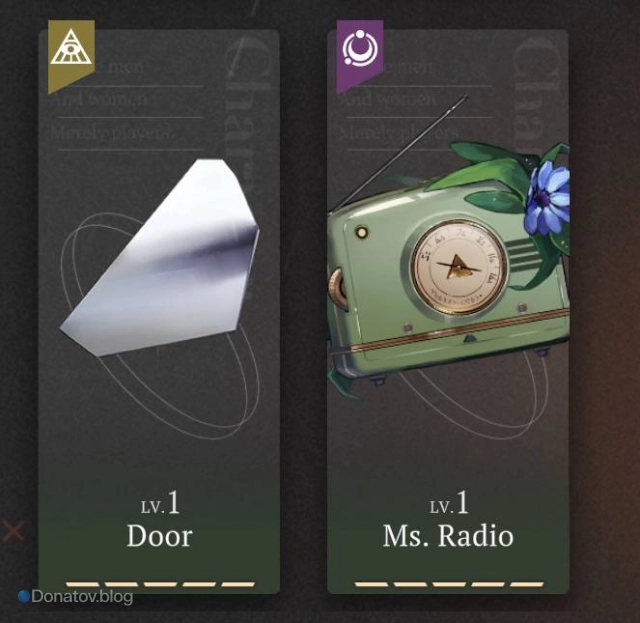Select the Door character card
The image size is (640, 623).
tap(159, 310)
